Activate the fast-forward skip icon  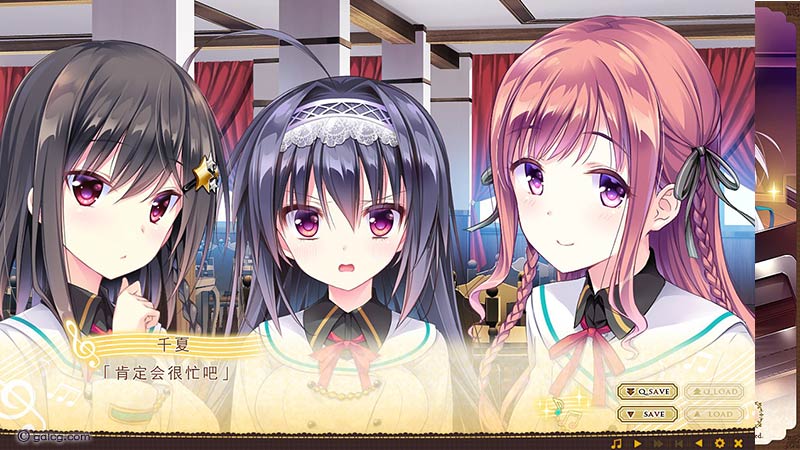click(x=657, y=442)
